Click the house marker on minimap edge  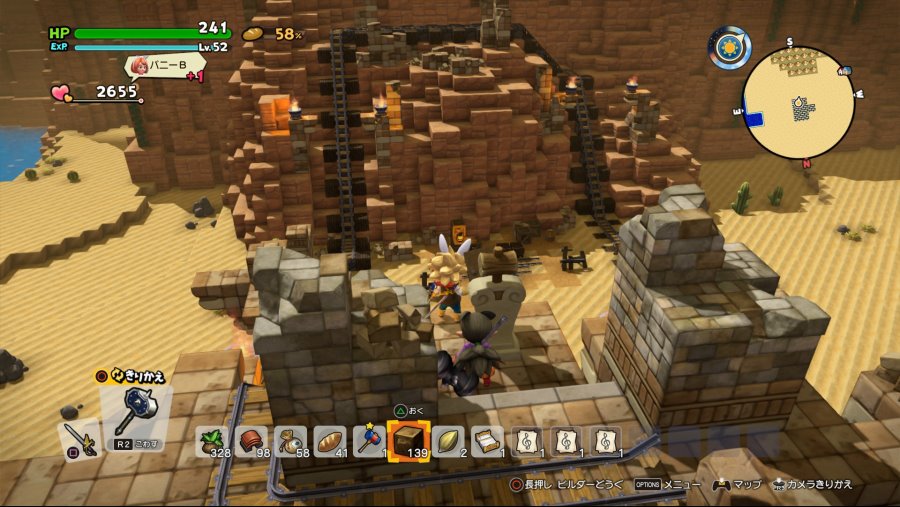tap(845, 71)
